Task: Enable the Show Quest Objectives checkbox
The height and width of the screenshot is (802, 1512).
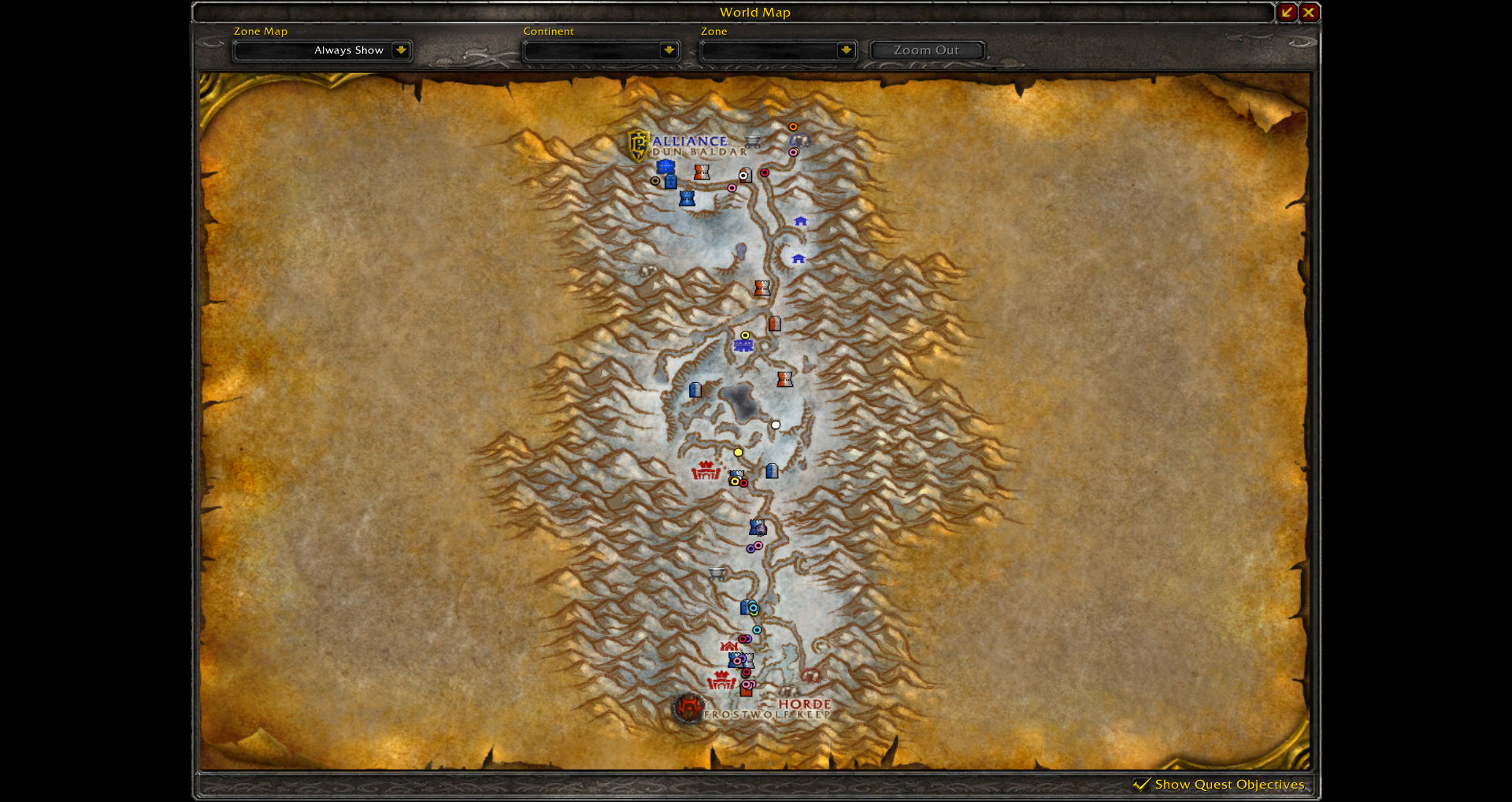Action: click(1143, 785)
